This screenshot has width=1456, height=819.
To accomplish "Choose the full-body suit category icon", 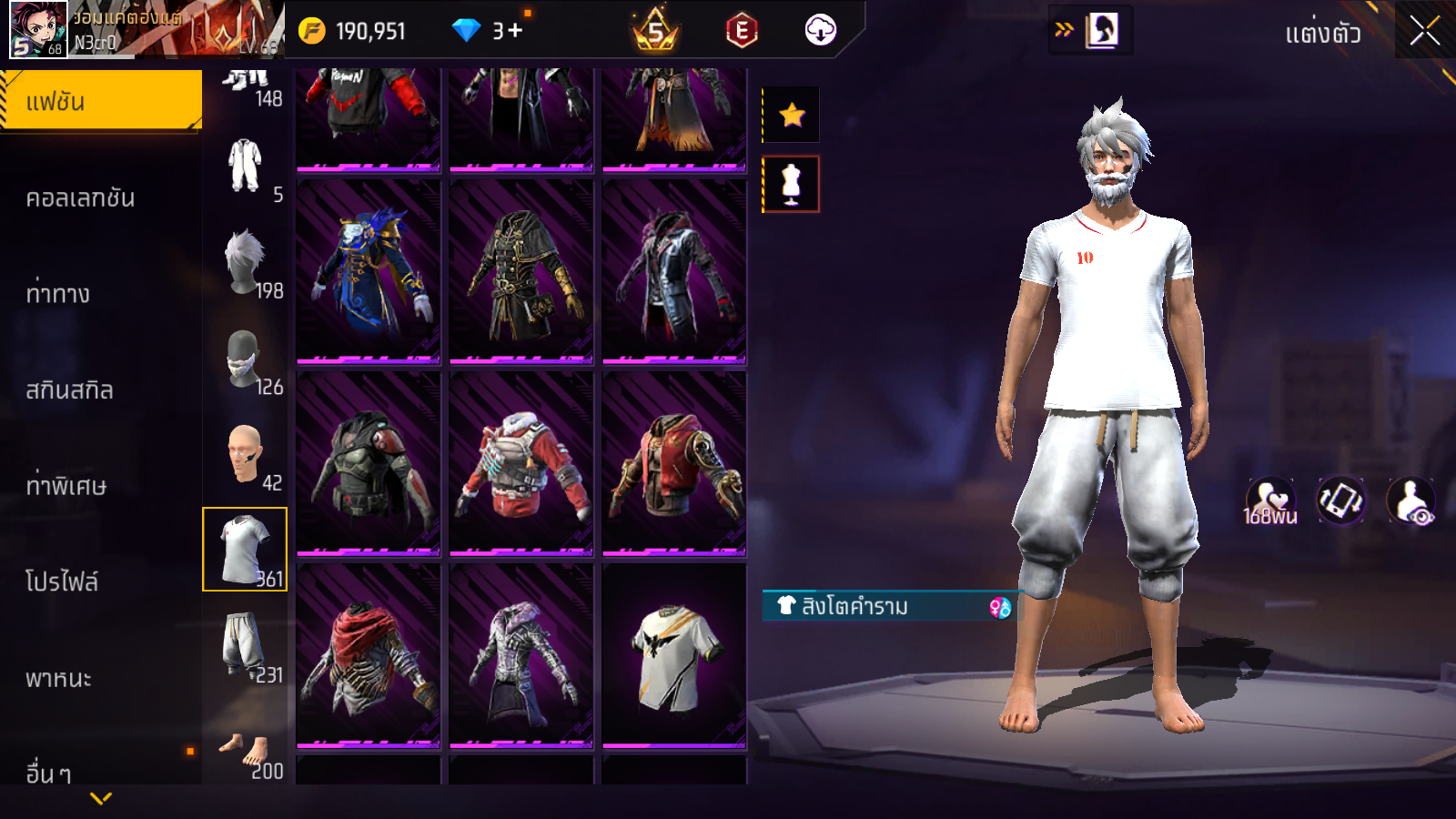I will tap(244, 166).
